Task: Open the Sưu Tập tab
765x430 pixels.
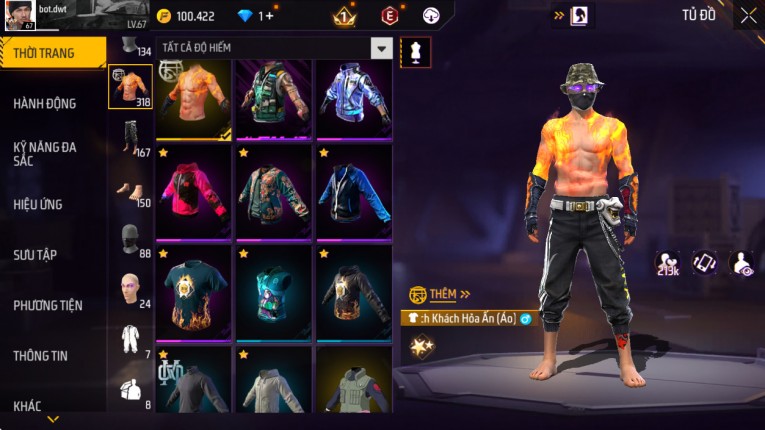Action: click(35, 255)
